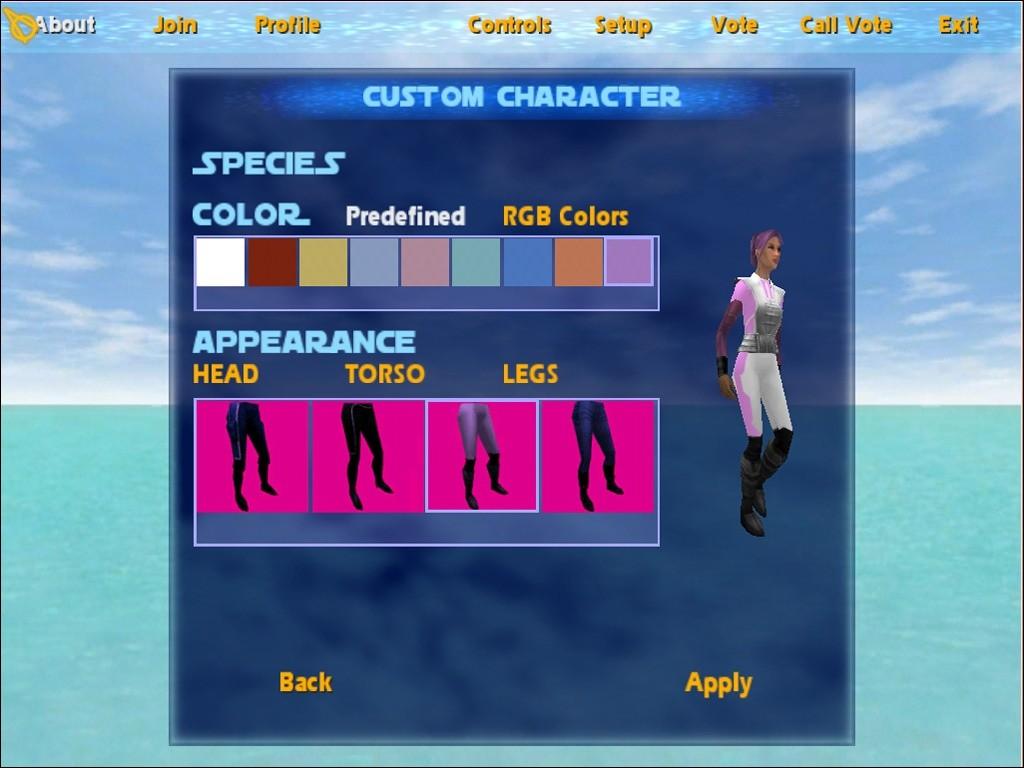Apply the custom character changes
The height and width of the screenshot is (768, 1024).
tap(718, 683)
